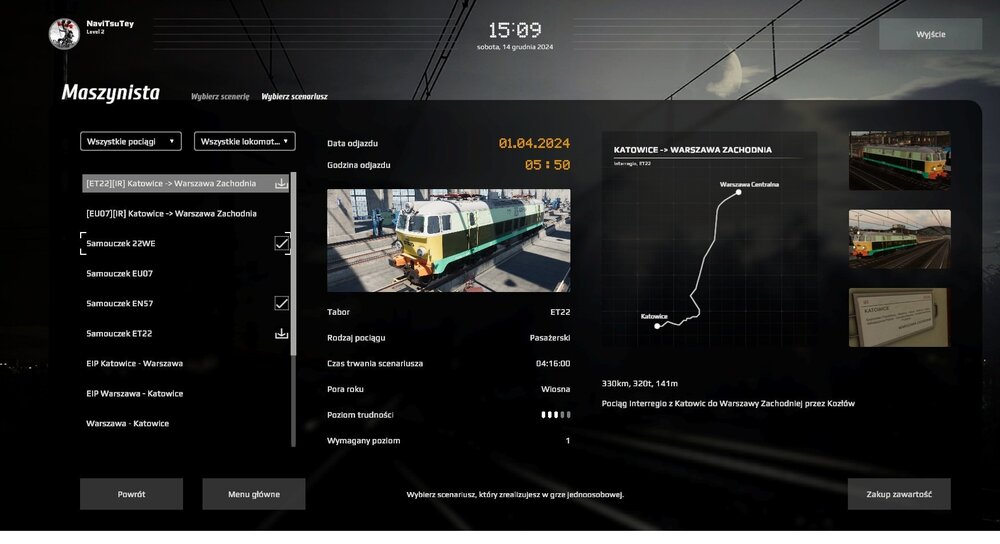This screenshot has width=1000, height=544.
Task: Select the Samouczek EN57 tutorial
Action: click(120, 303)
